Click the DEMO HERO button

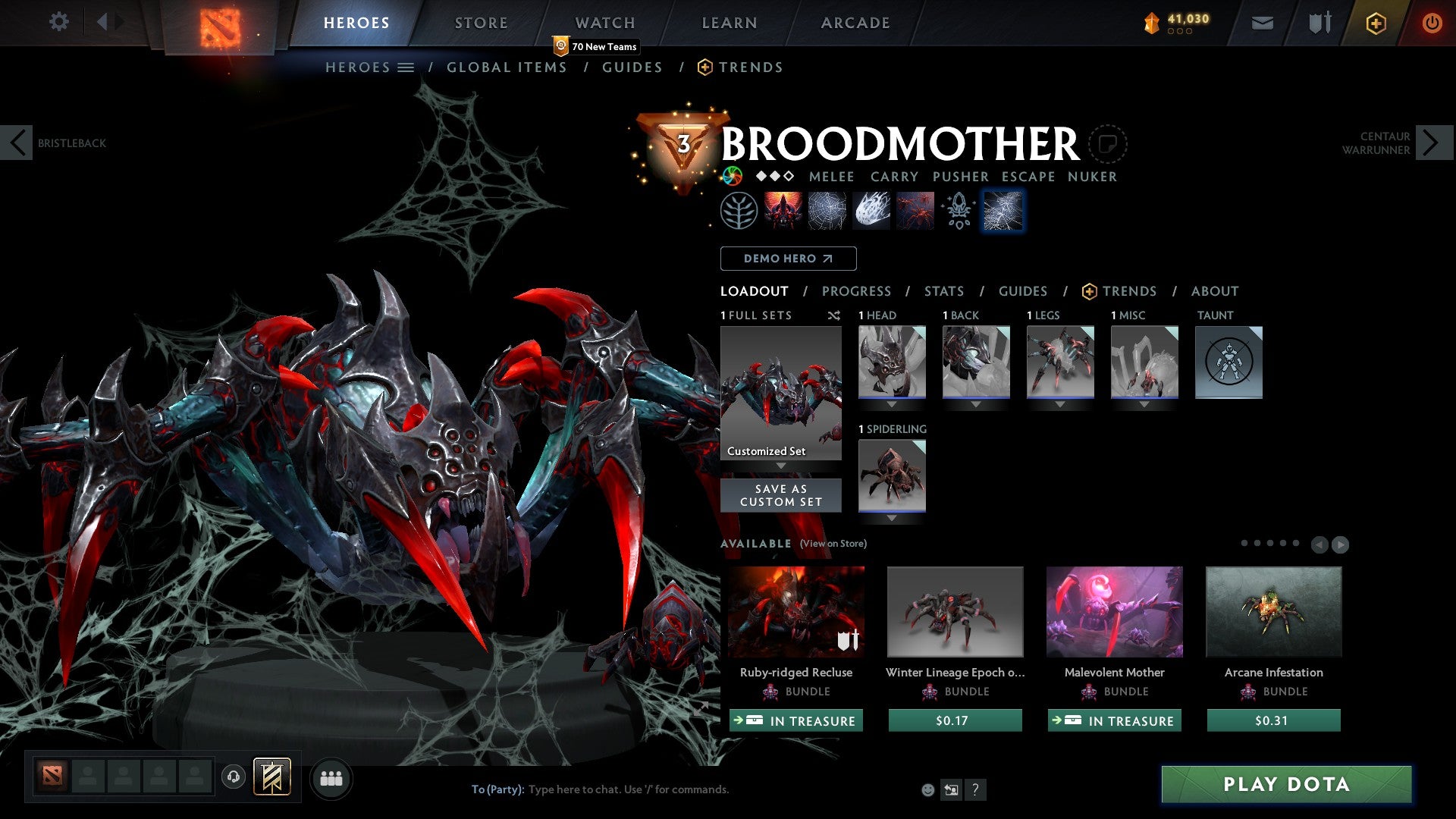788,258
